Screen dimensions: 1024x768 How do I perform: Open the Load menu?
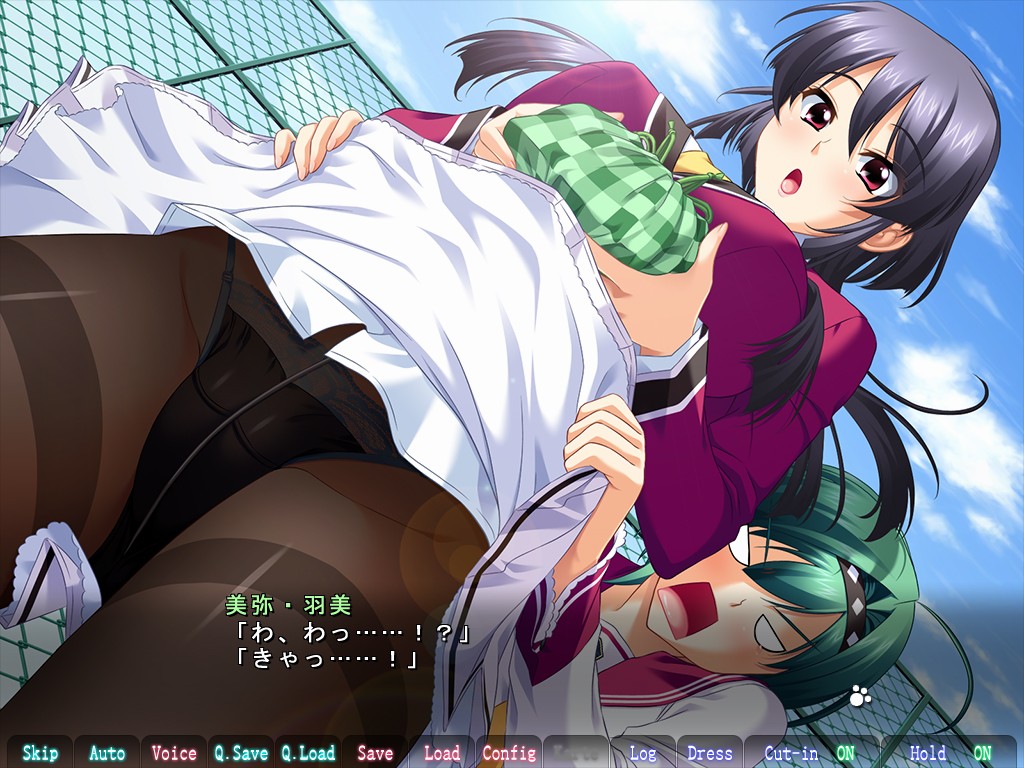[442, 753]
